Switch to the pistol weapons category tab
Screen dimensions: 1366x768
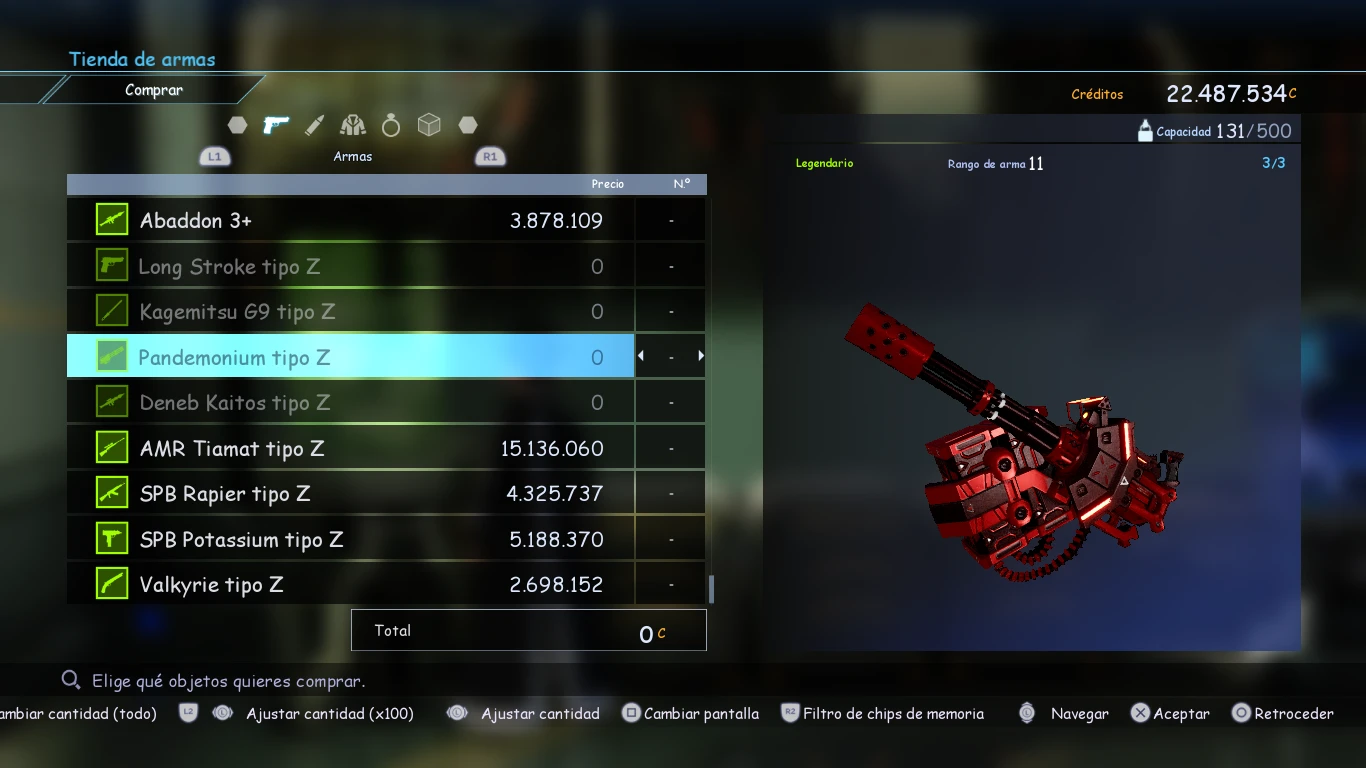276,125
